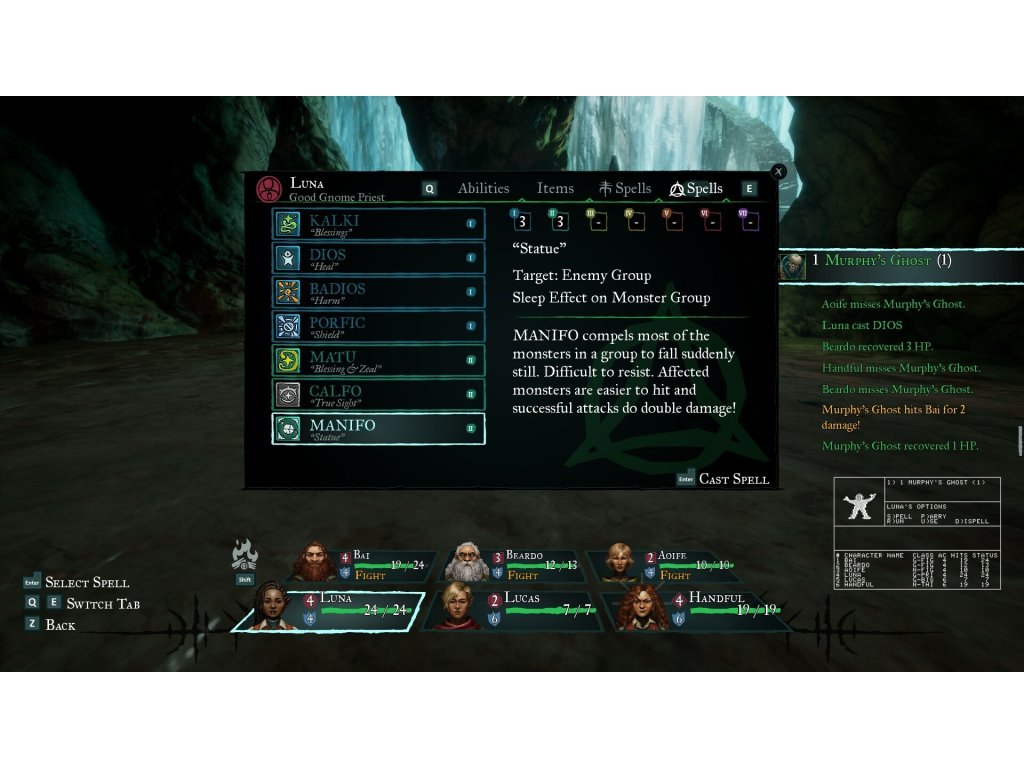Select the CALFO True Sight spell
The height and width of the screenshot is (768, 1024).
point(378,394)
